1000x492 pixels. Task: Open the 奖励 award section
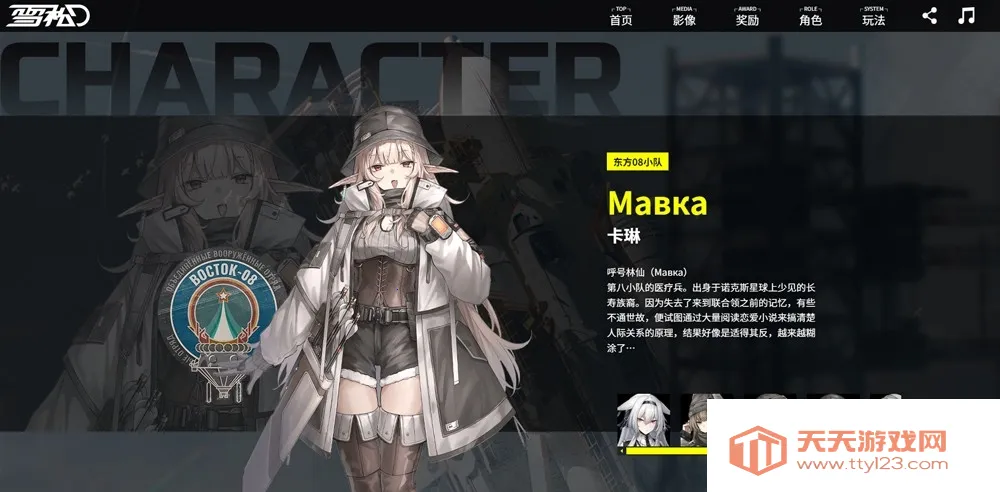[x=747, y=17]
